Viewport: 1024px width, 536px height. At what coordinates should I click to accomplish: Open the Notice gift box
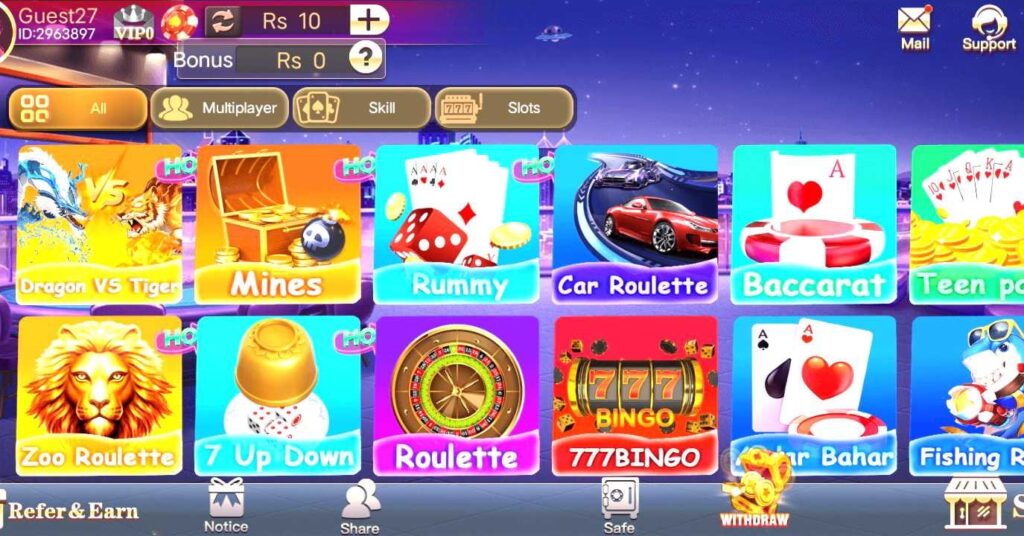[226, 504]
